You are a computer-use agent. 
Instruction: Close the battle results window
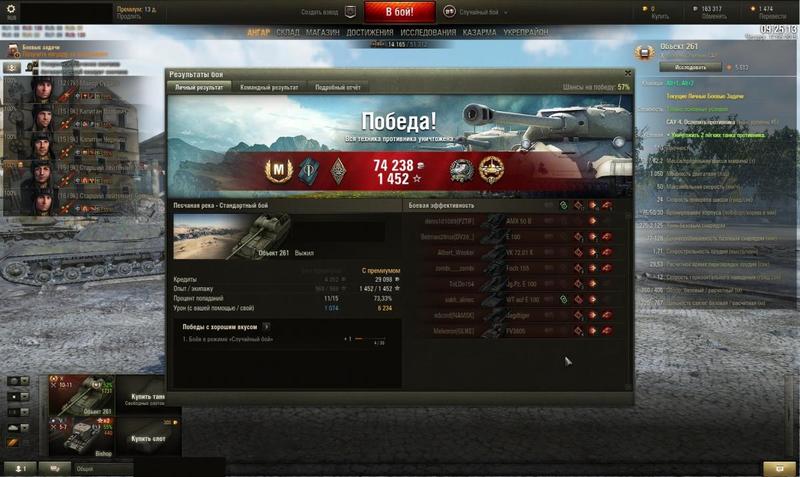click(x=627, y=73)
